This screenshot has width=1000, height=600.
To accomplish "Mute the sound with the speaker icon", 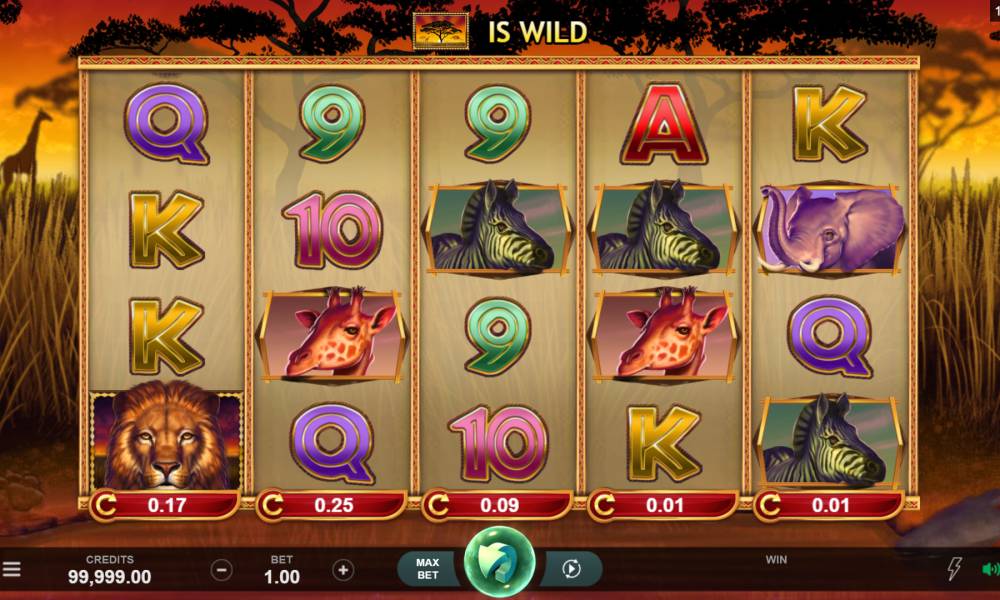I will pyautogui.click(x=990, y=570).
